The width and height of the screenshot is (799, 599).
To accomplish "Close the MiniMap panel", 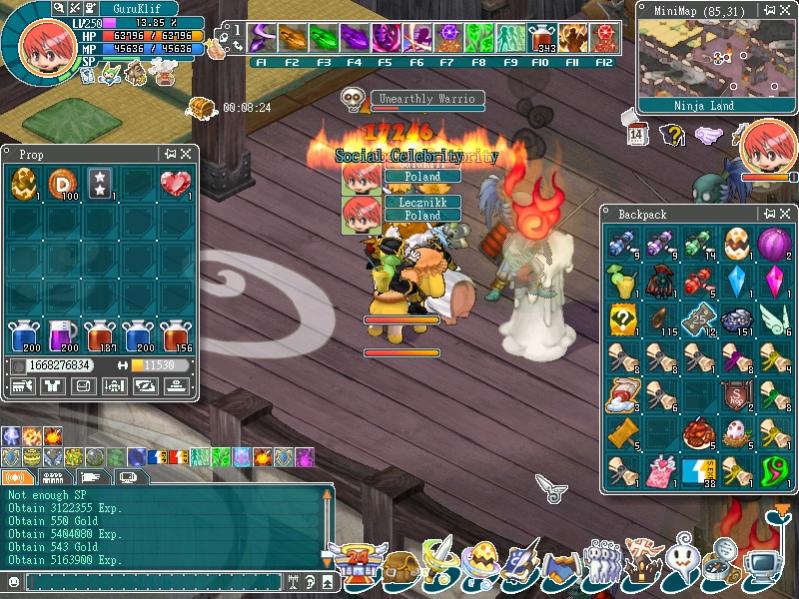I will pos(787,9).
